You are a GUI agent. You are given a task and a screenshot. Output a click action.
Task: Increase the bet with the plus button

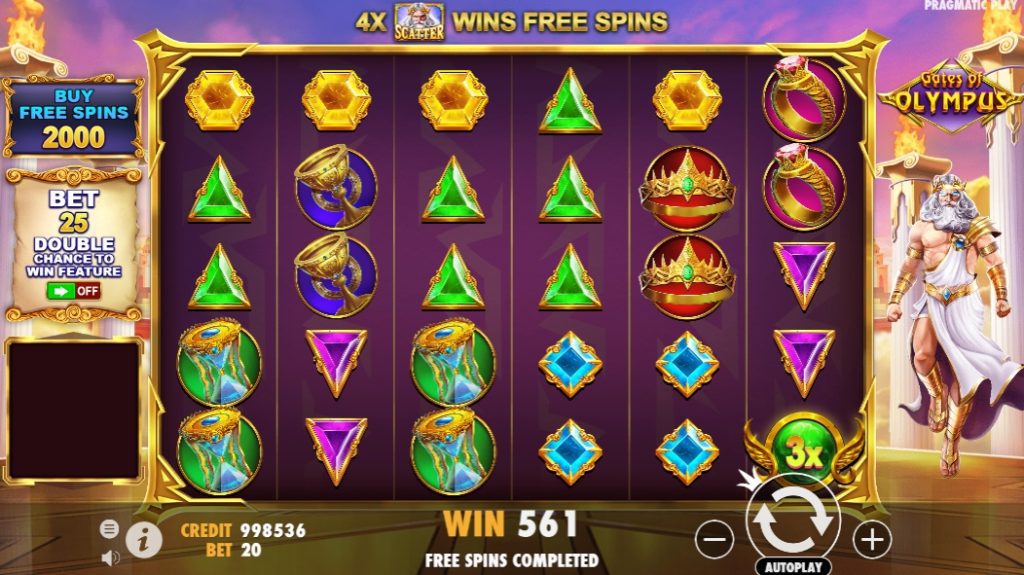coord(872,541)
